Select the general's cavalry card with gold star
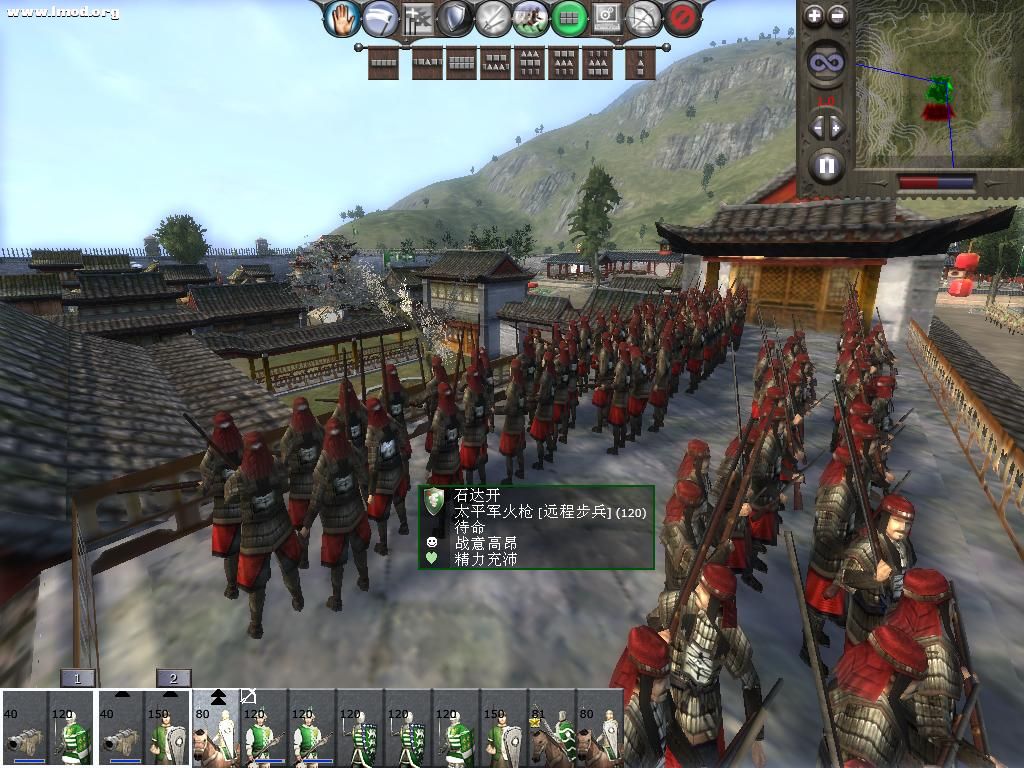 point(552,729)
